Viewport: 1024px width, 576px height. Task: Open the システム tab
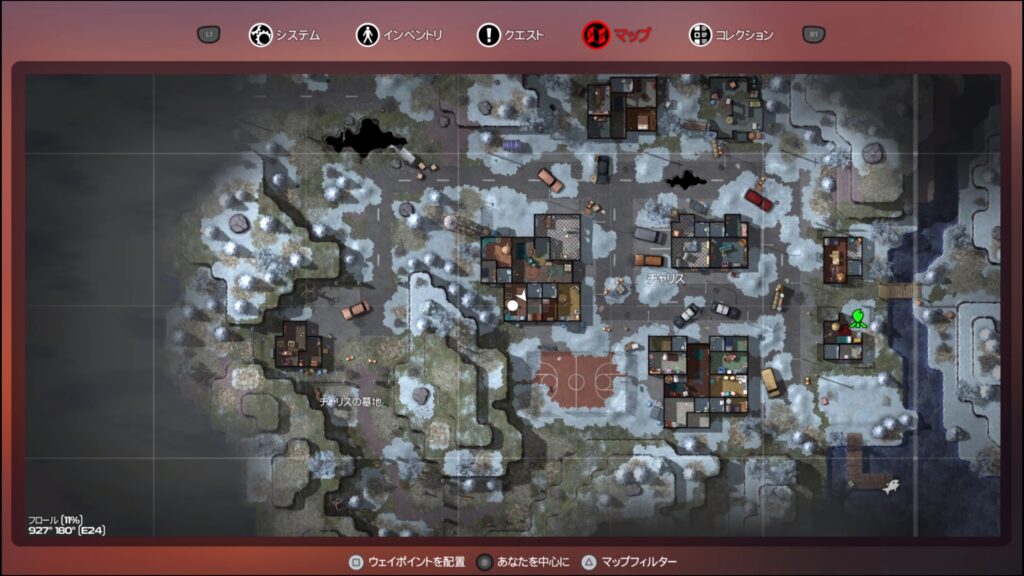point(285,35)
